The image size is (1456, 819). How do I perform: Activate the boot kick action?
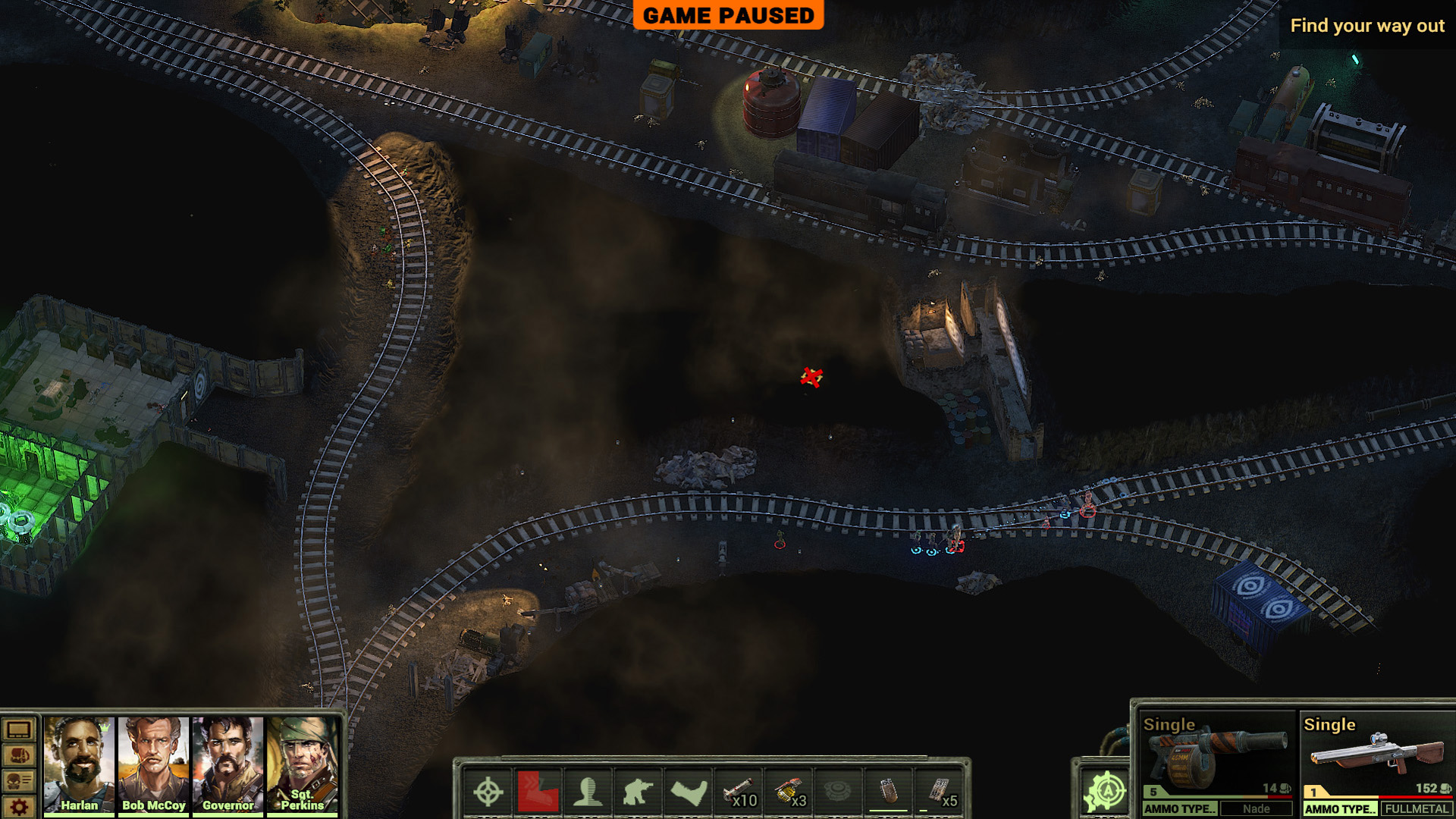point(688,792)
